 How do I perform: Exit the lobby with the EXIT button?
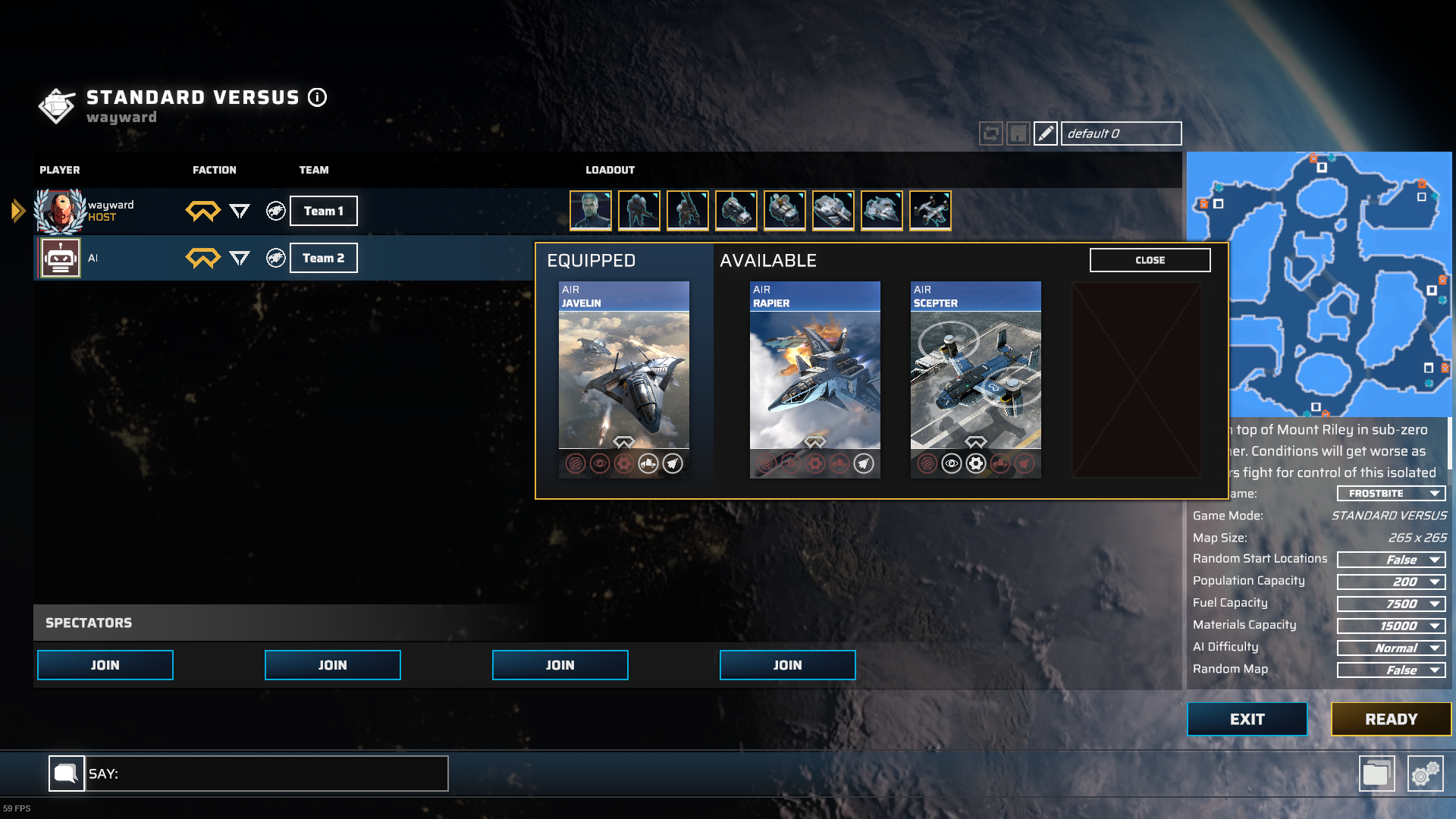1247,719
